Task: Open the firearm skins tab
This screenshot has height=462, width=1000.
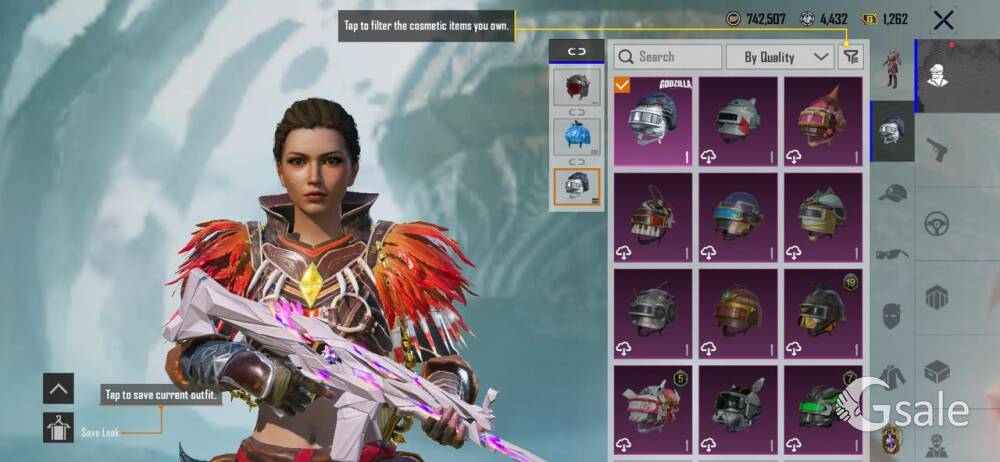Action: [937, 150]
